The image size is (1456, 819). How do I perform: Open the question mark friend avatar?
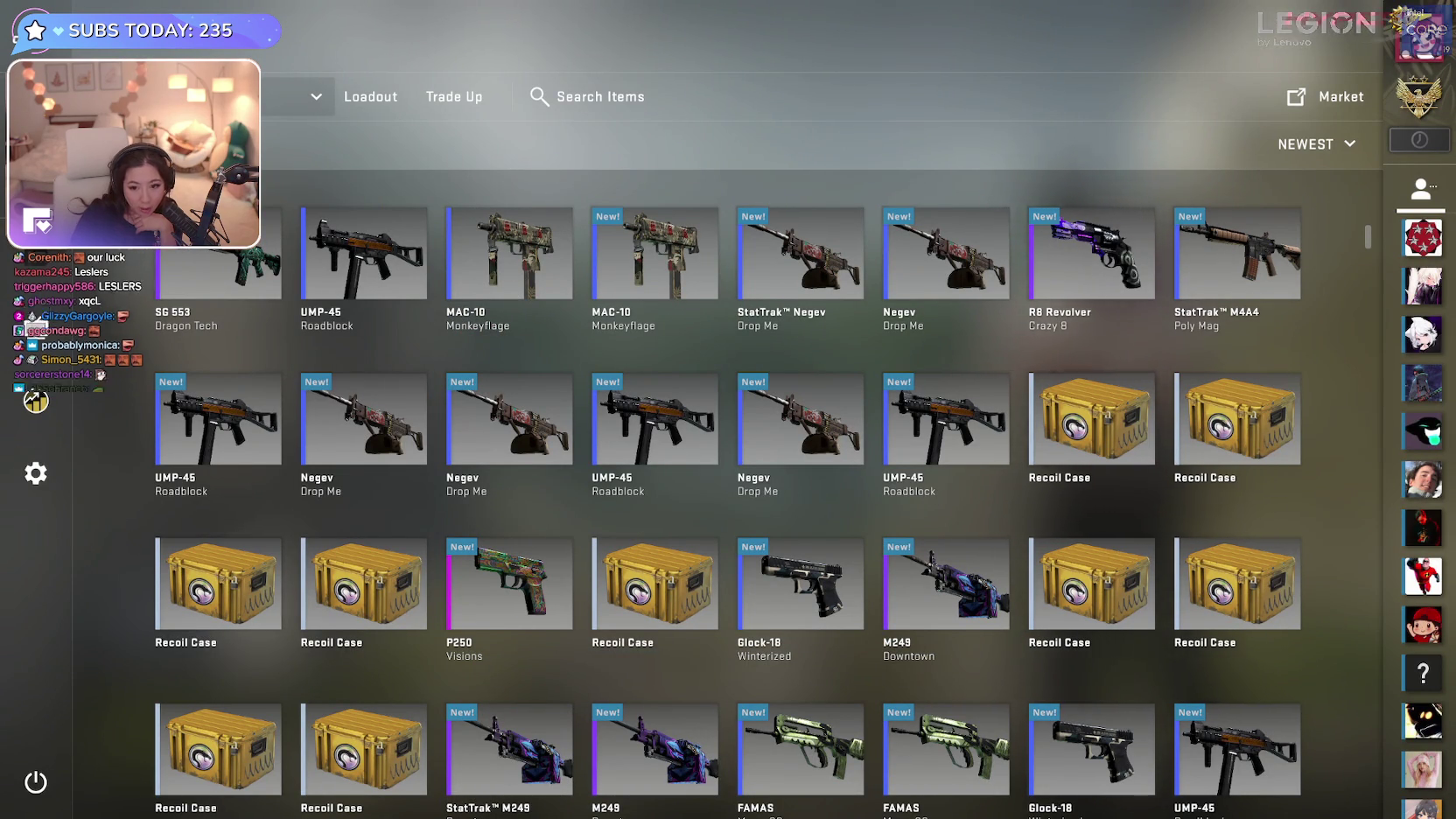click(1423, 673)
